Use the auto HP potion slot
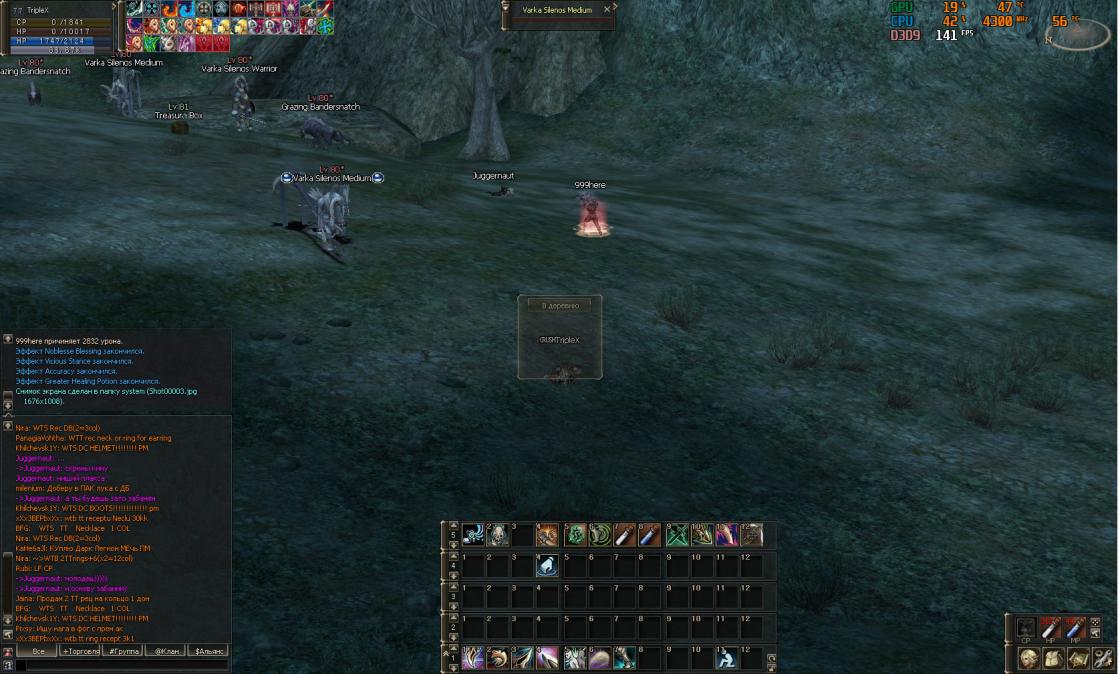 pyautogui.click(x=1050, y=629)
